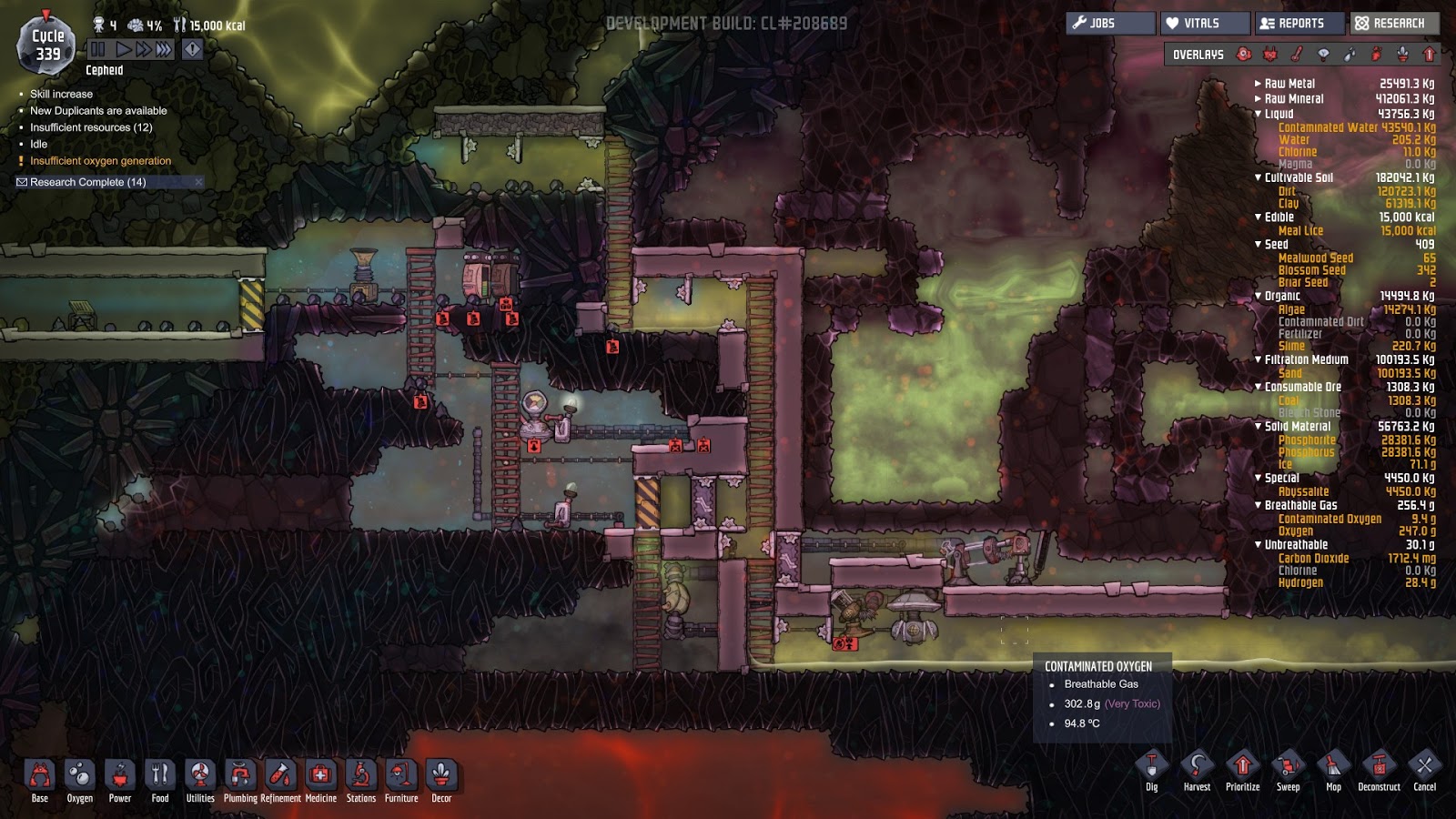Screen dimensions: 1456x819
Task: Open the Plumbing build category
Action: [240, 780]
